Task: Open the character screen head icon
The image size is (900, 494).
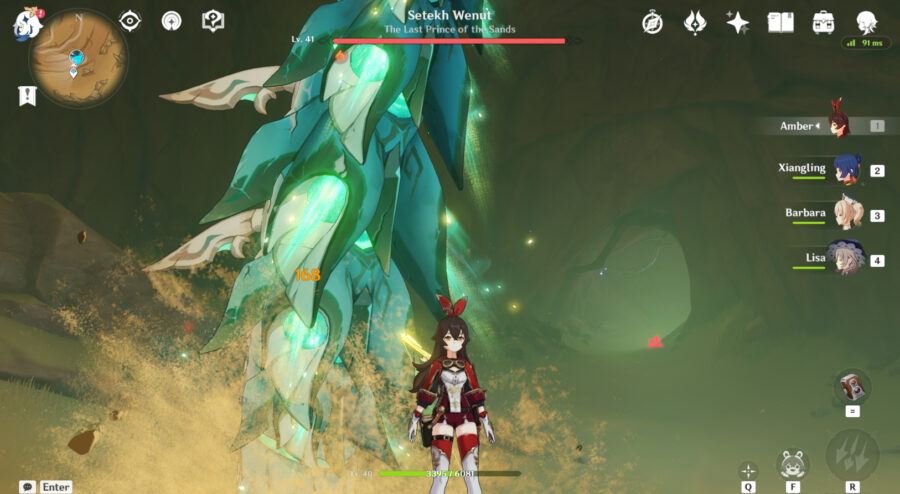Action: (x=866, y=22)
